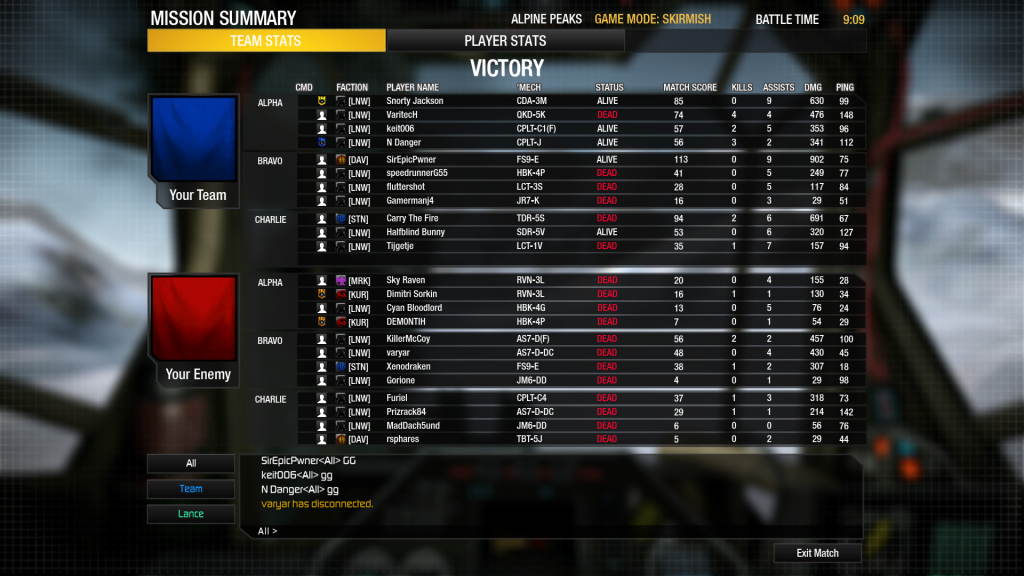Switch chat to Team channel
The width and height of the screenshot is (1024, 576).
click(x=191, y=489)
